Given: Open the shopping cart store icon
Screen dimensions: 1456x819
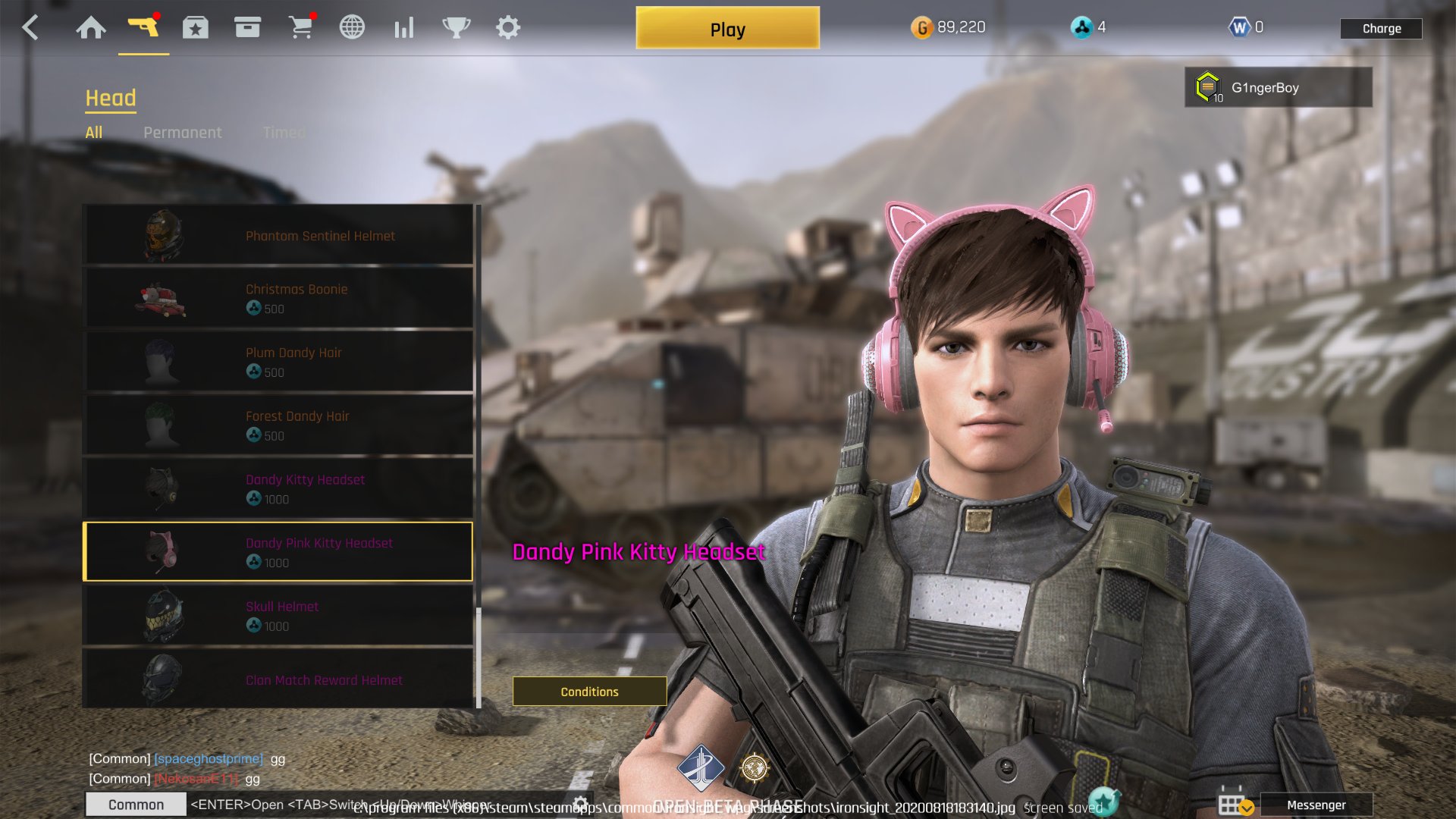Looking at the screenshot, I should point(302,27).
